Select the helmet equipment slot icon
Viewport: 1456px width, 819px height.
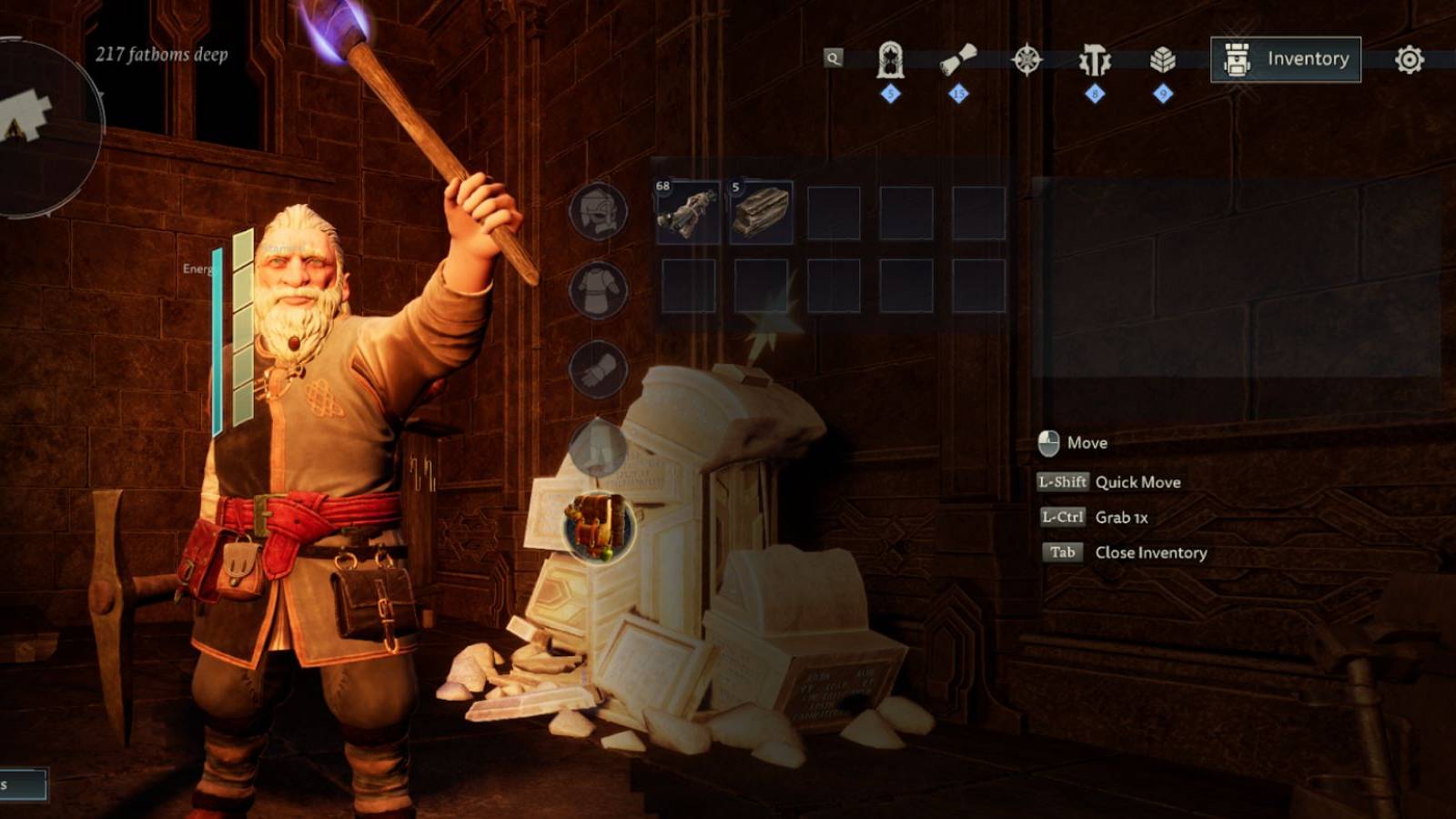pos(600,210)
